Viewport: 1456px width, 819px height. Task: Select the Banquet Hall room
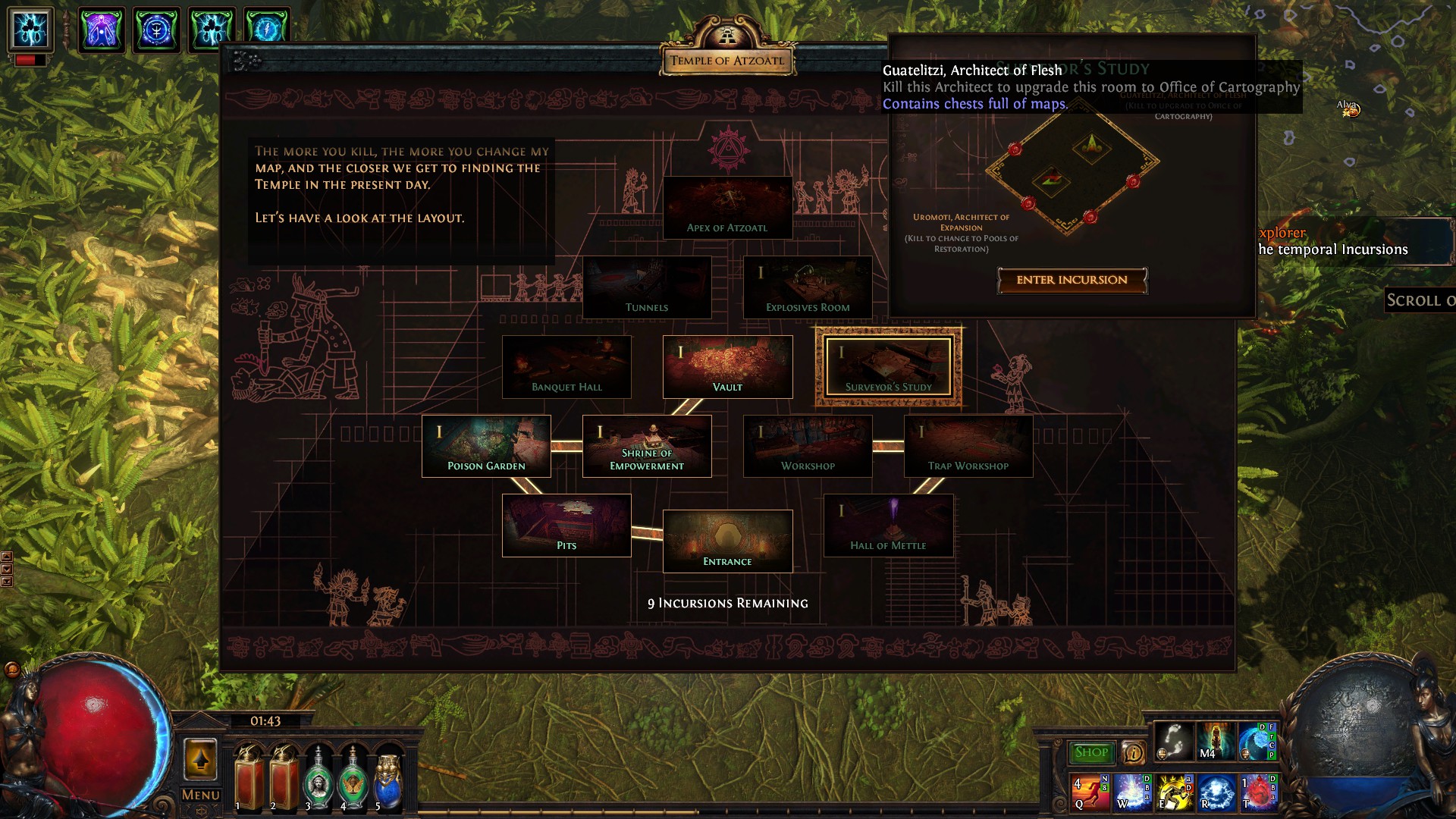pos(566,367)
